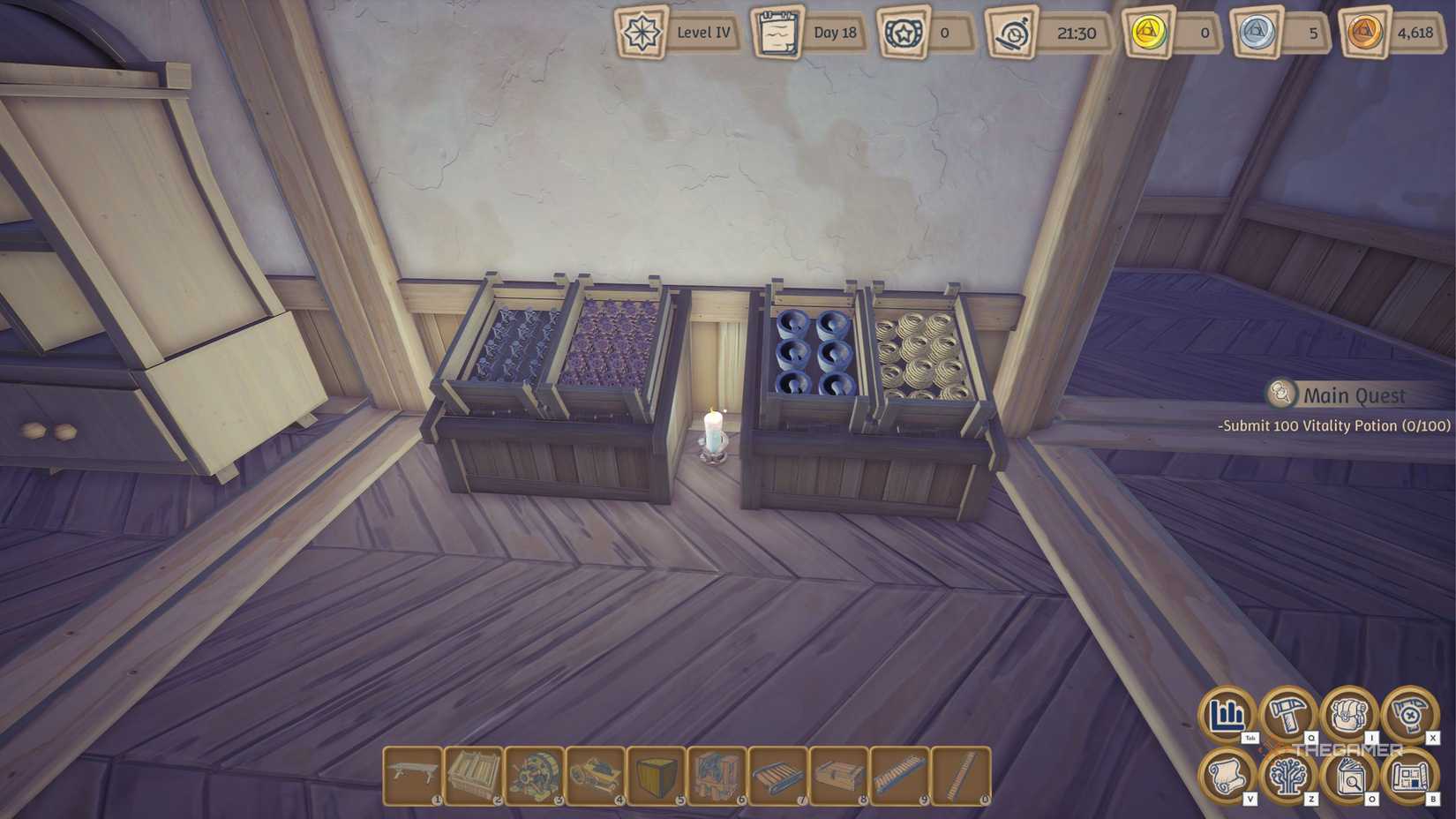The height and width of the screenshot is (819, 1456).
Task: Click the Main Quest header label
Action: 1354,394
